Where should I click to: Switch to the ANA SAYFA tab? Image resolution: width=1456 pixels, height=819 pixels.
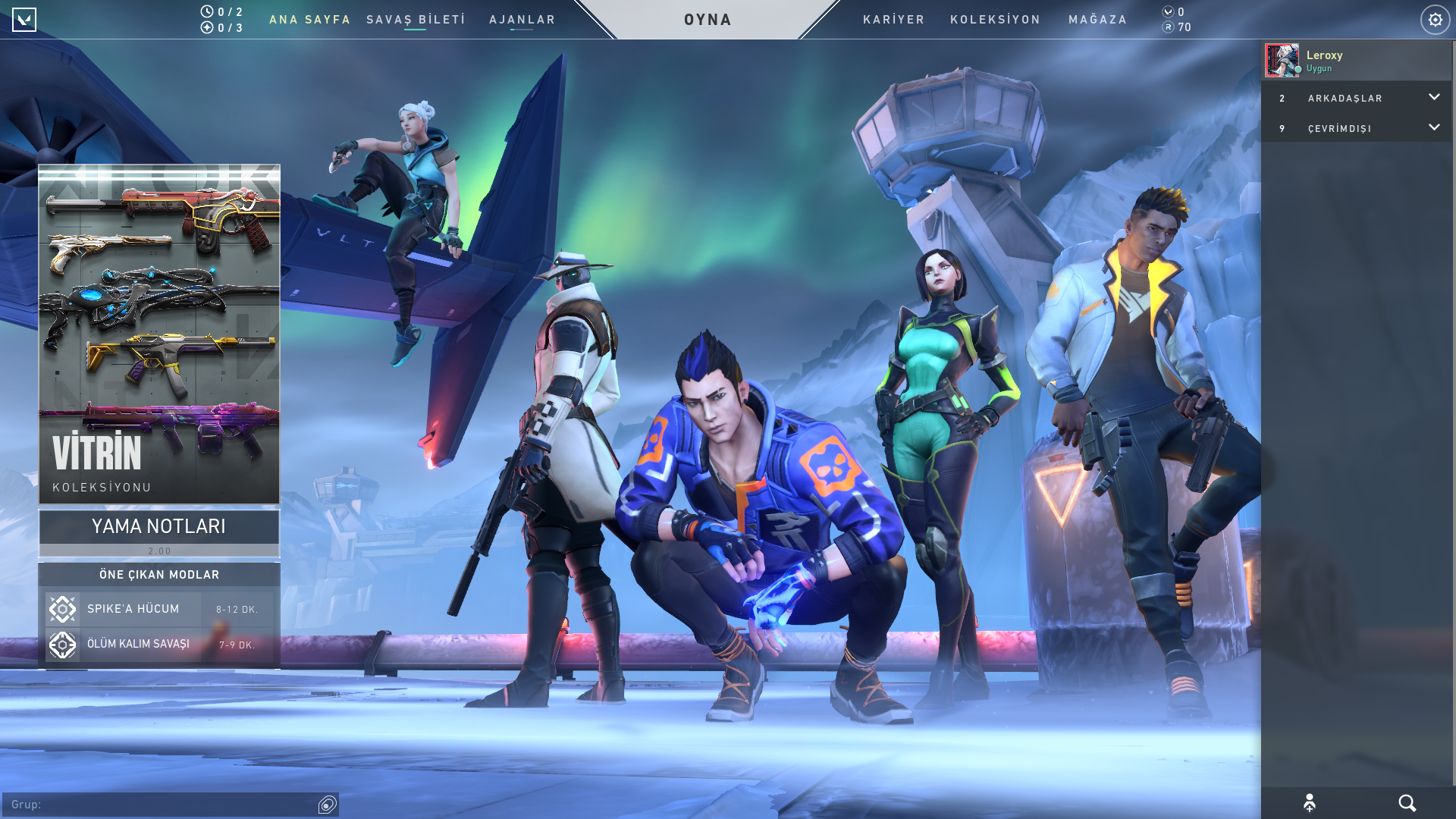click(x=309, y=20)
